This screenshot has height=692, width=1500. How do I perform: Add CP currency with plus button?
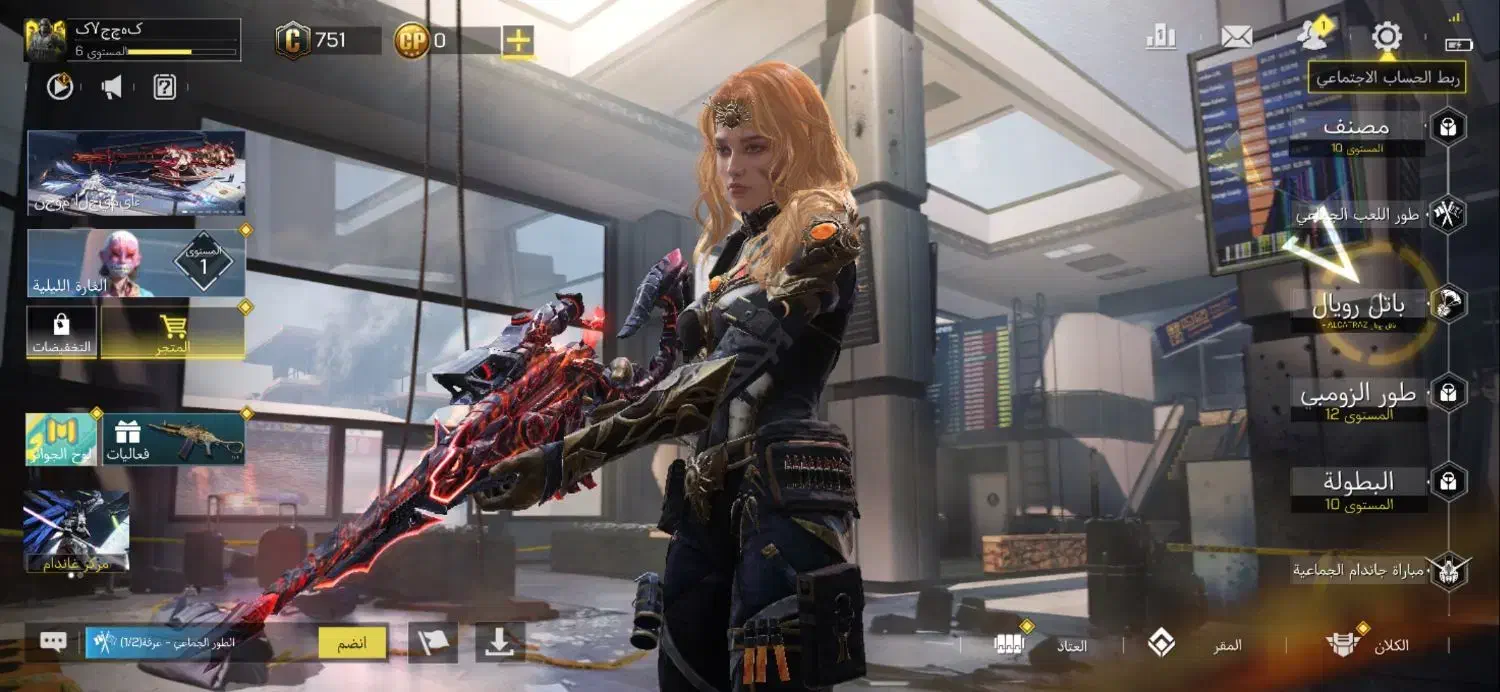tap(518, 41)
